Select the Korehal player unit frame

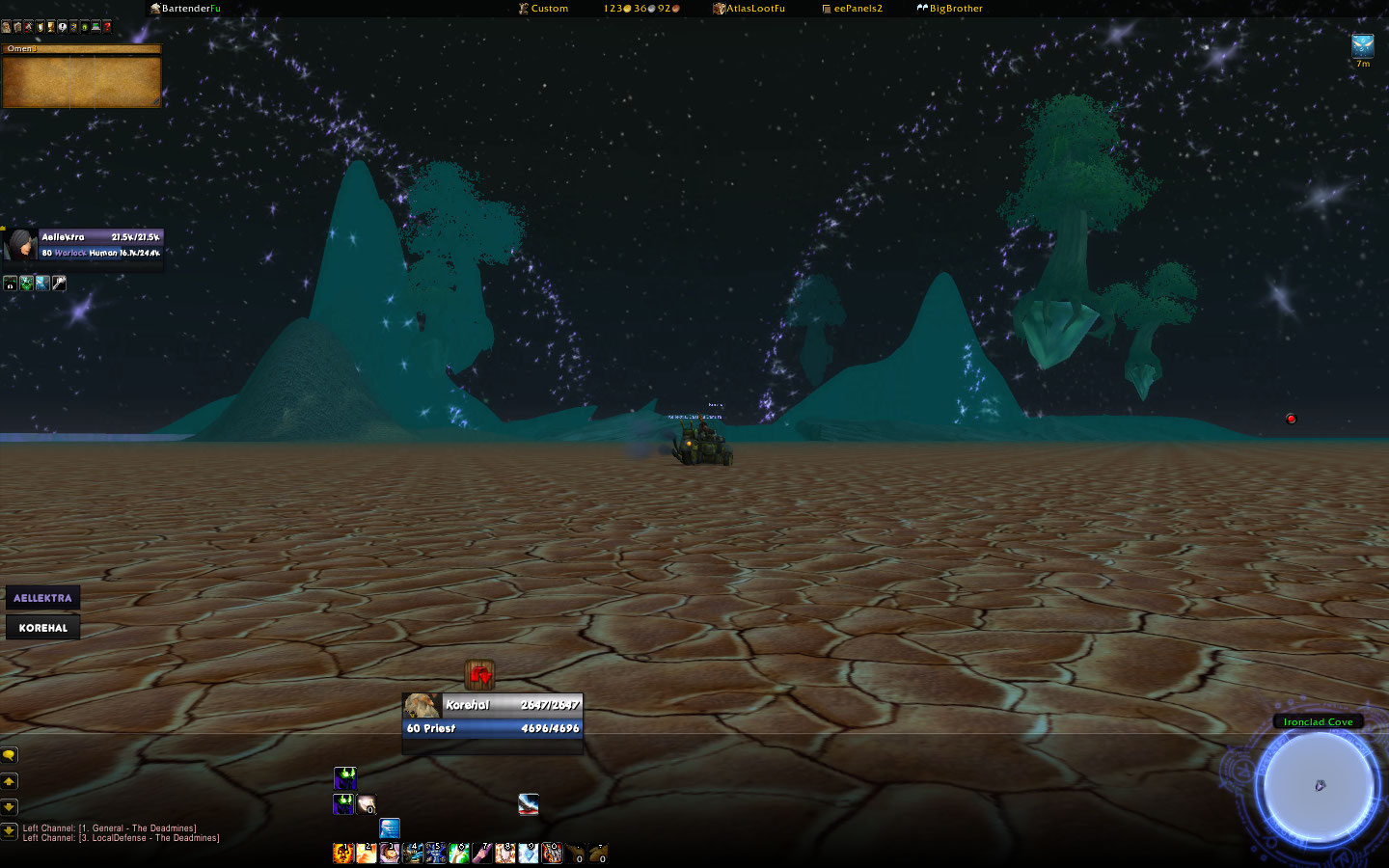pos(510,717)
